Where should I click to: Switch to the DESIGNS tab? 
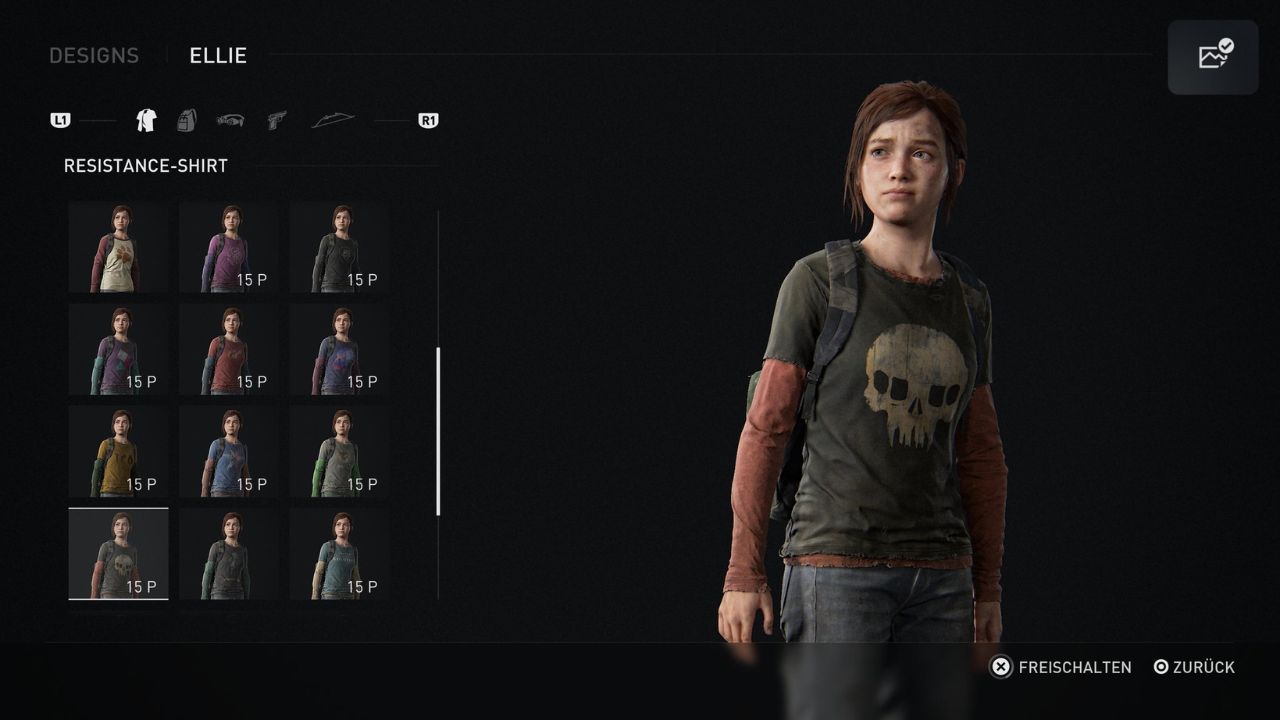click(x=94, y=56)
